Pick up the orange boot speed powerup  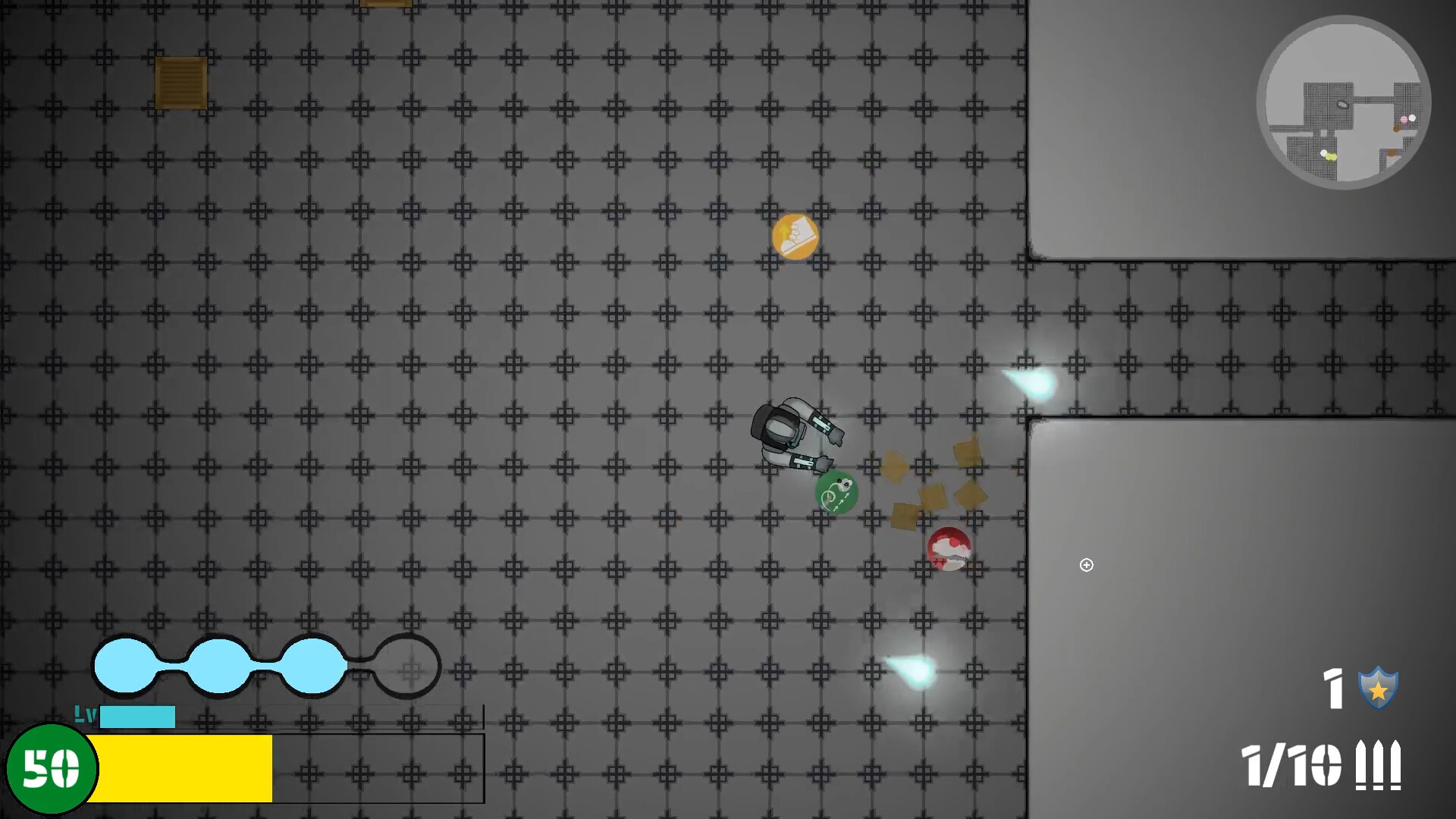(x=796, y=235)
